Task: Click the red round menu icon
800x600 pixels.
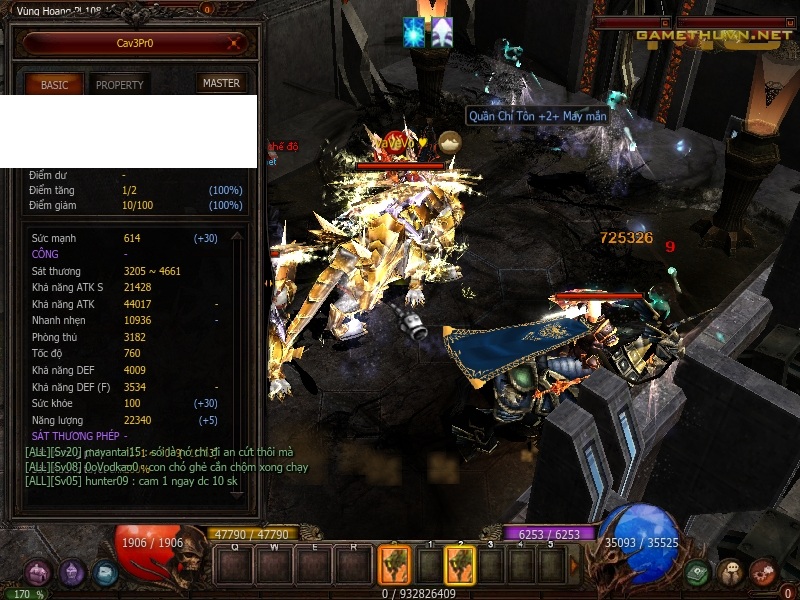Action: (x=763, y=573)
